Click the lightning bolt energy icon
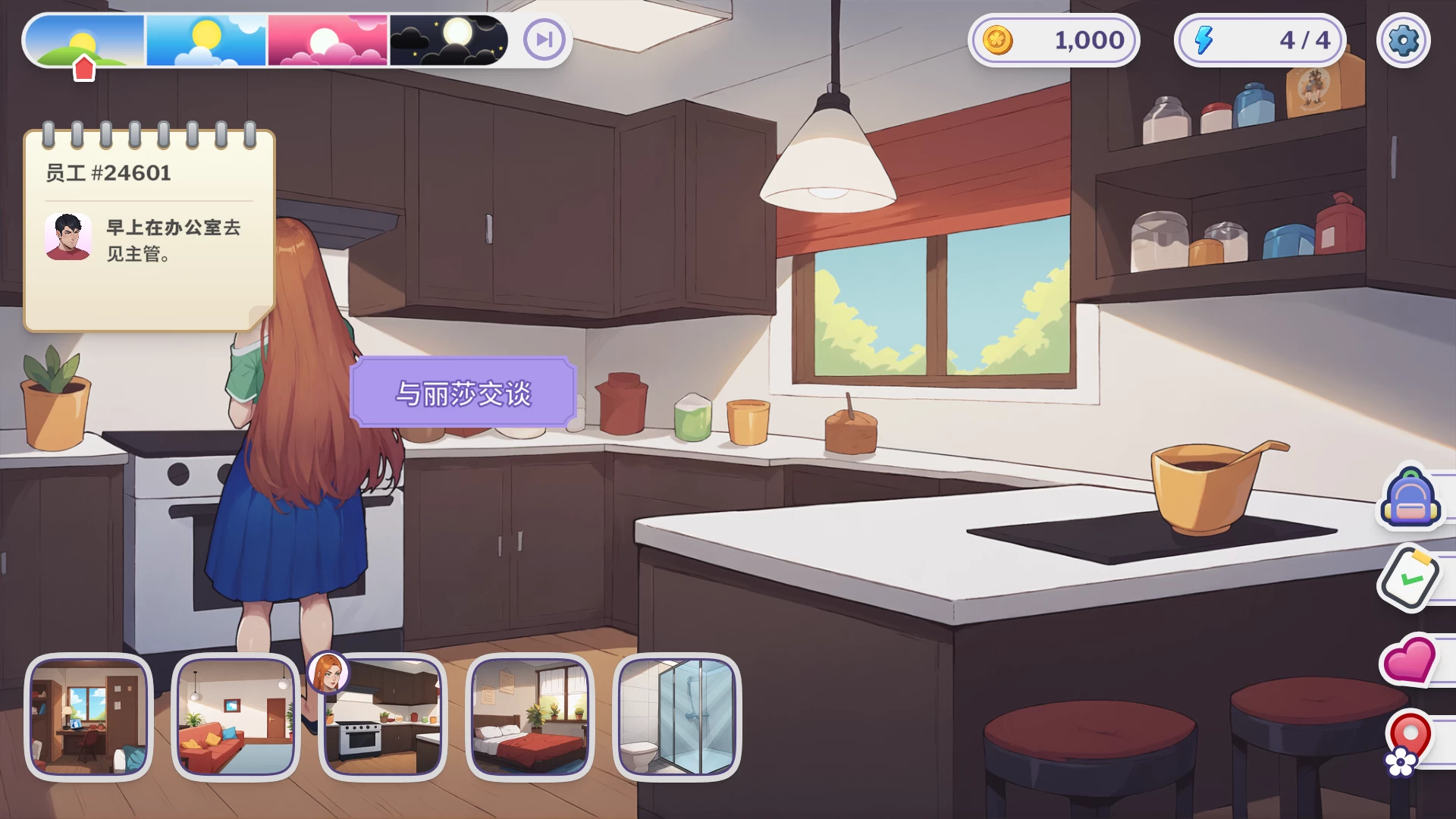Image resolution: width=1456 pixels, height=819 pixels. pyautogui.click(x=1203, y=40)
